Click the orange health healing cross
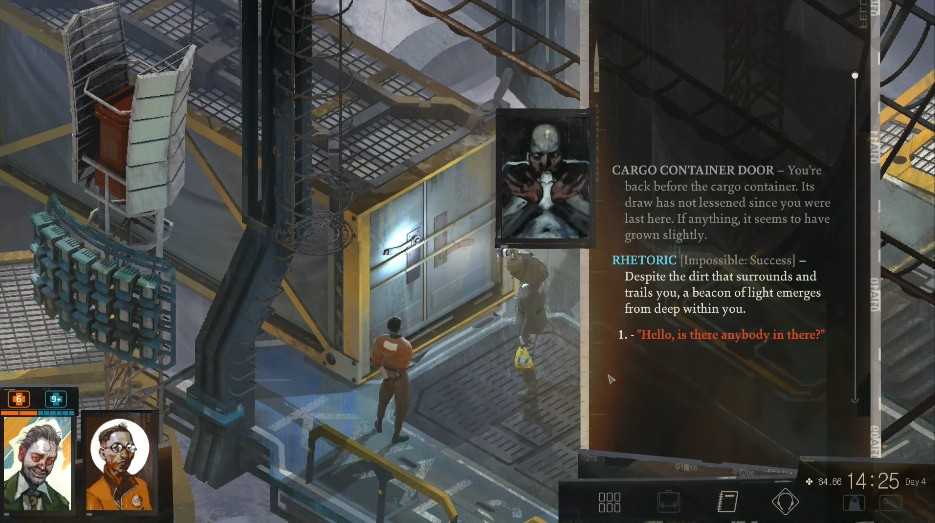 (18, 399)
